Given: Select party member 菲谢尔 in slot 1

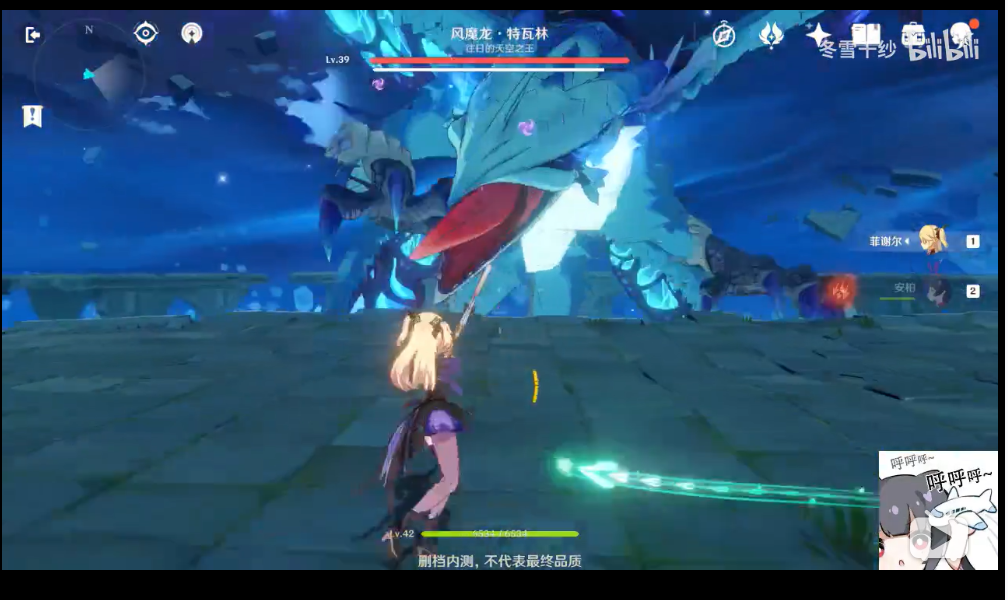Looking at the screenshot, I should 933,241.
